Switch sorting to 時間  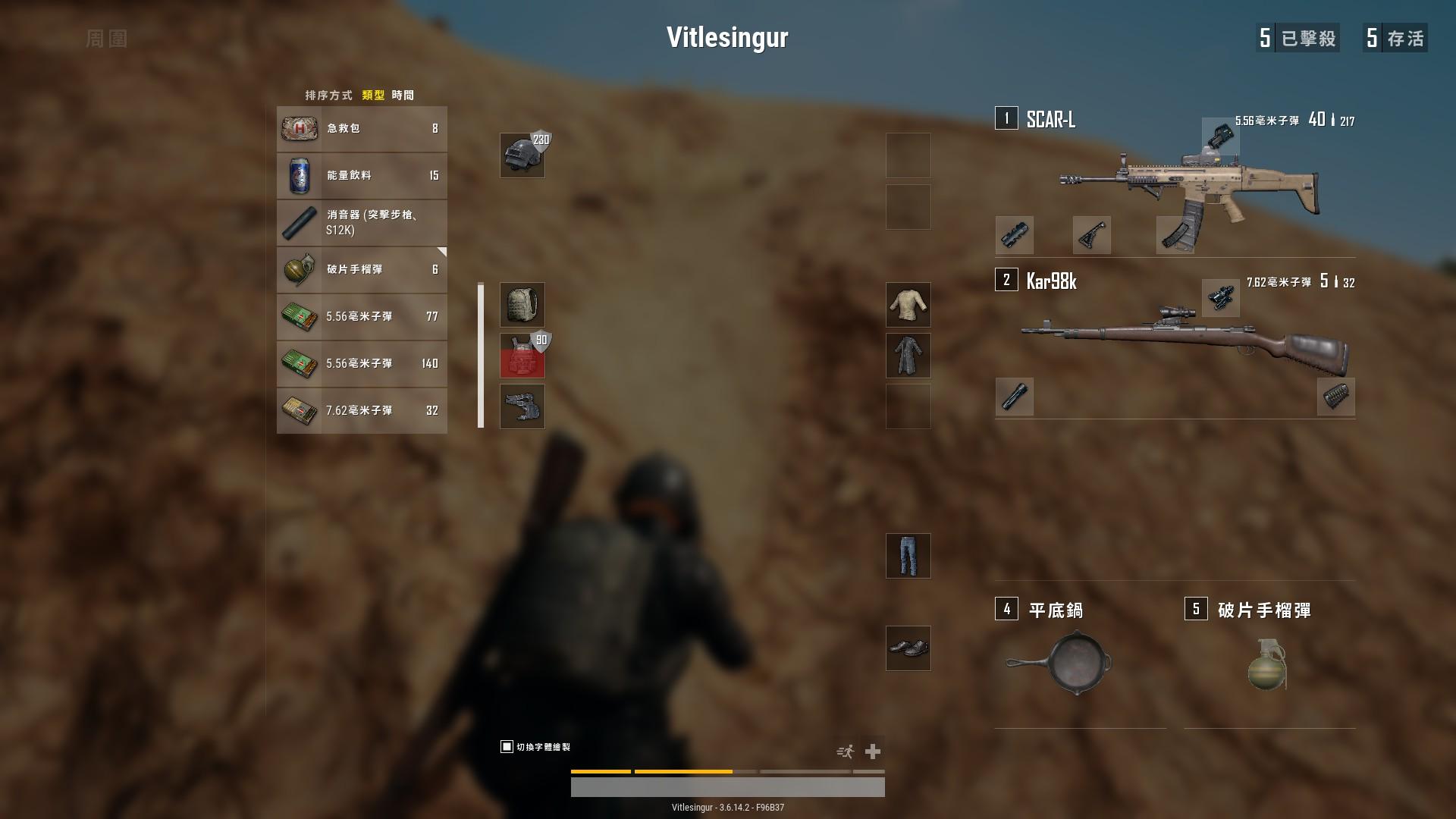pos(404,95)
